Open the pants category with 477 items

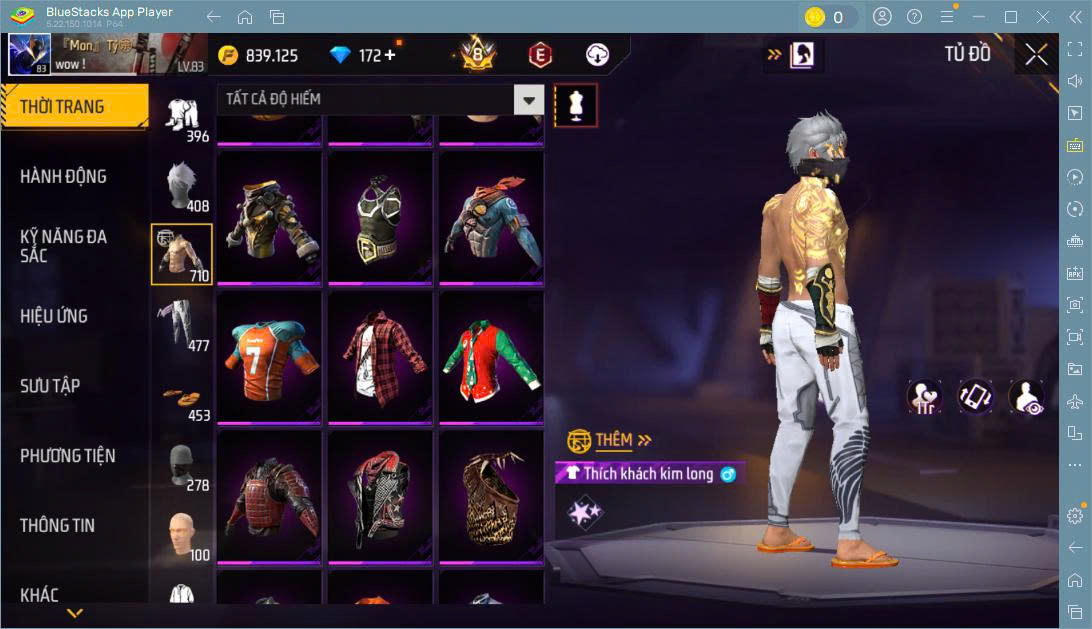point(182,324)
